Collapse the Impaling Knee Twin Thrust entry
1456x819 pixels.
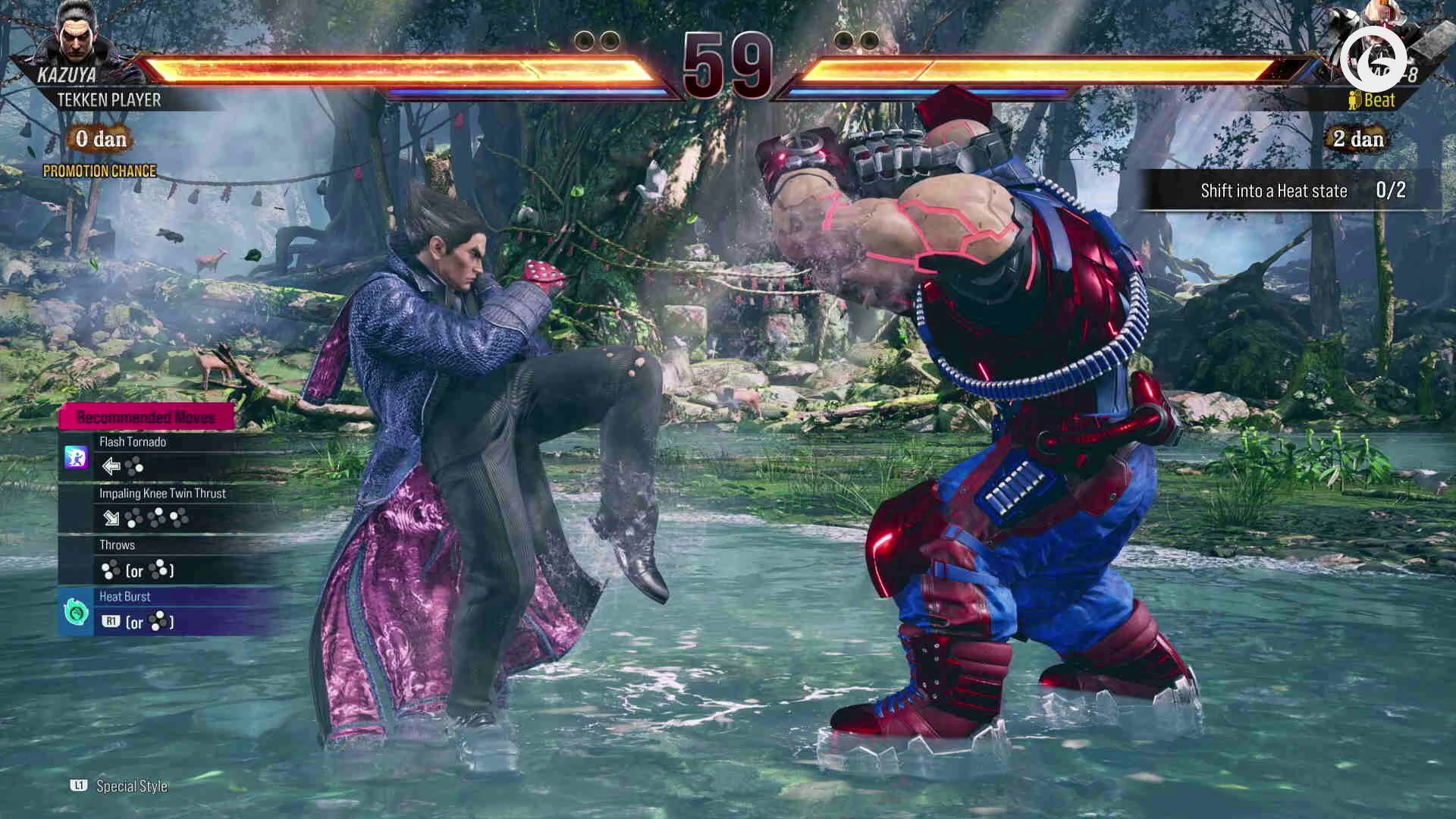pyautogui.click(x=162, y=493)
